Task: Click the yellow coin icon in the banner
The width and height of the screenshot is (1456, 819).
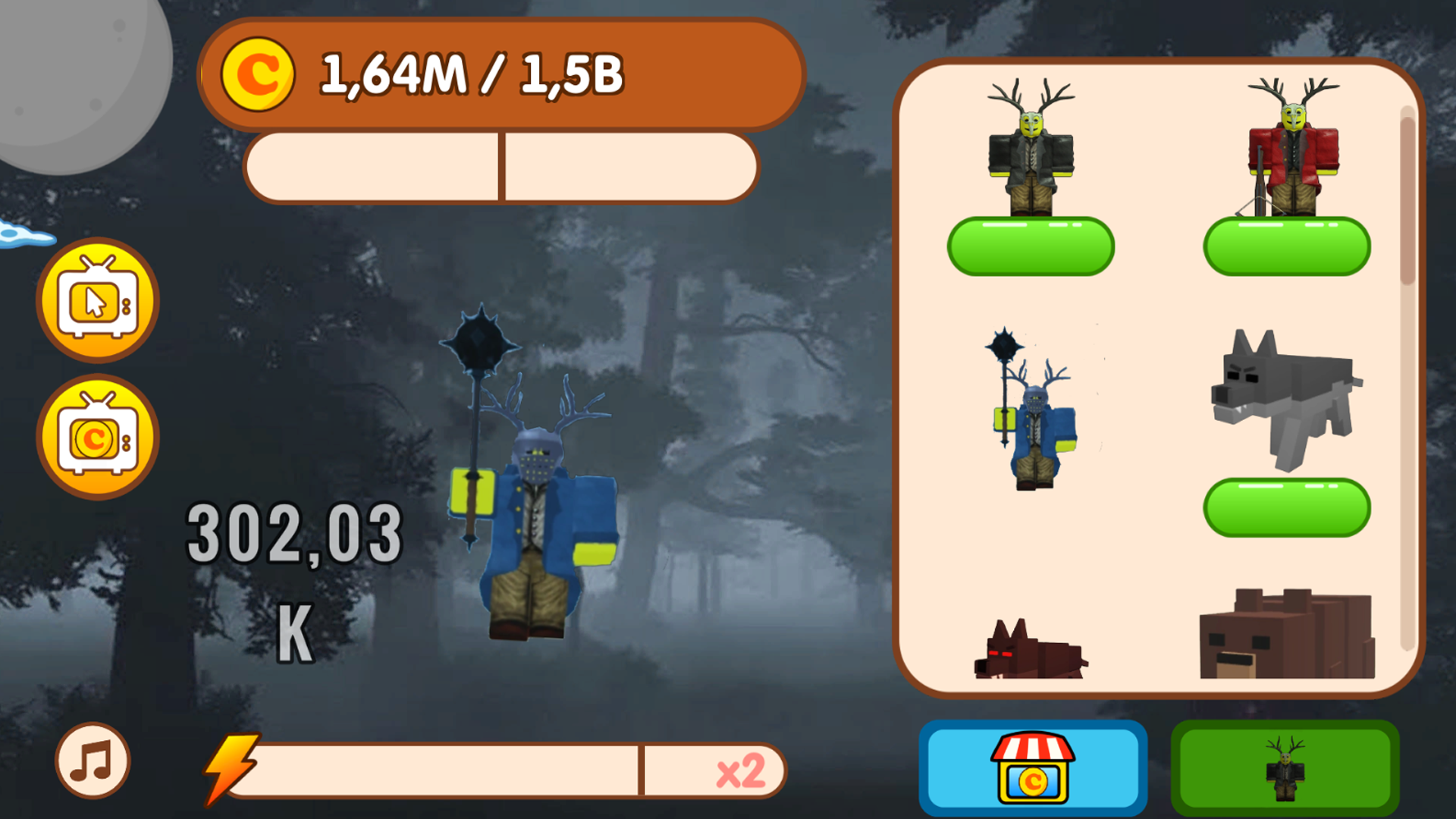Action: coord(262,74)
